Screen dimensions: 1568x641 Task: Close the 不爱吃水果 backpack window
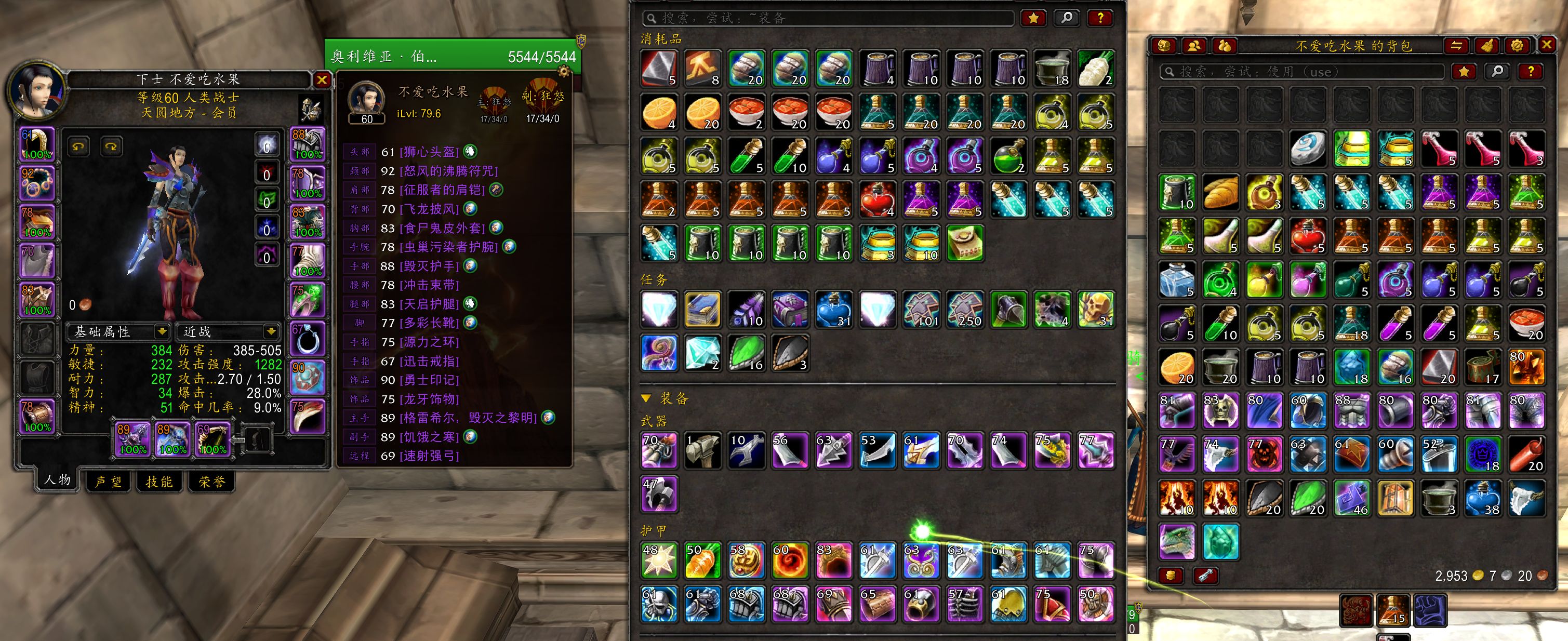coord(1547,45)
